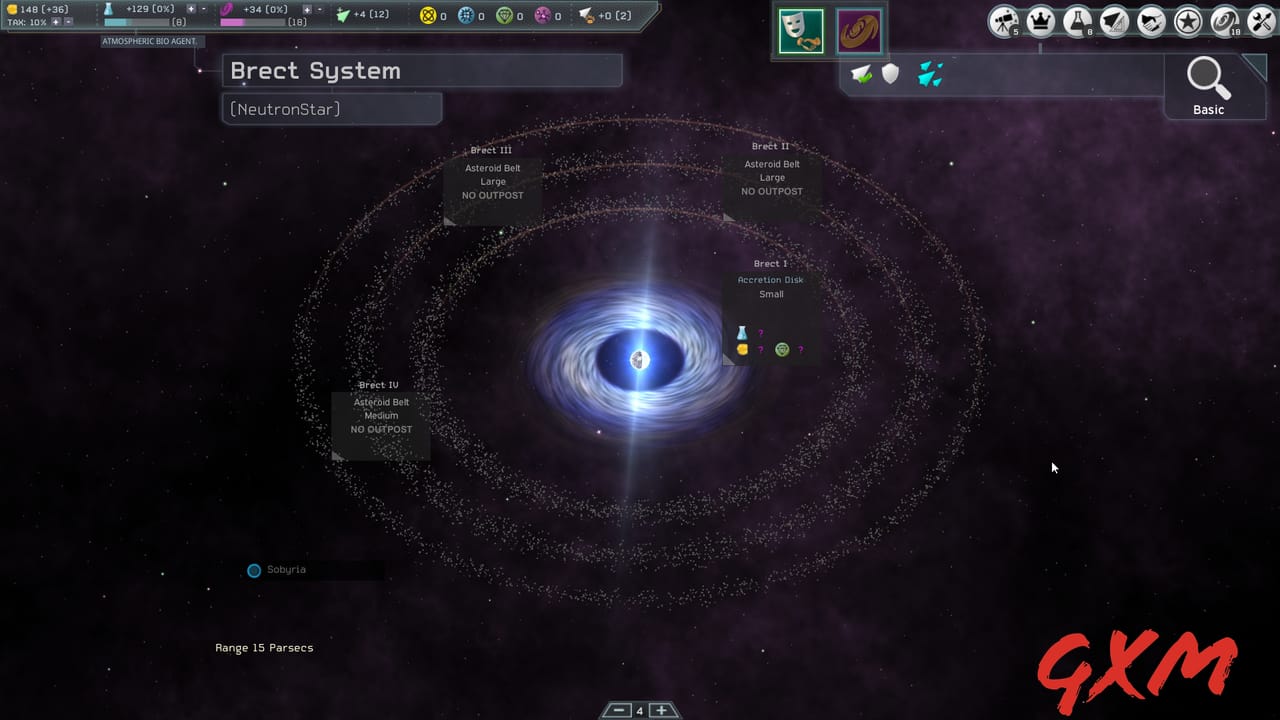
Task: Increase the tax rate with plus button
Action: point(57,20)
